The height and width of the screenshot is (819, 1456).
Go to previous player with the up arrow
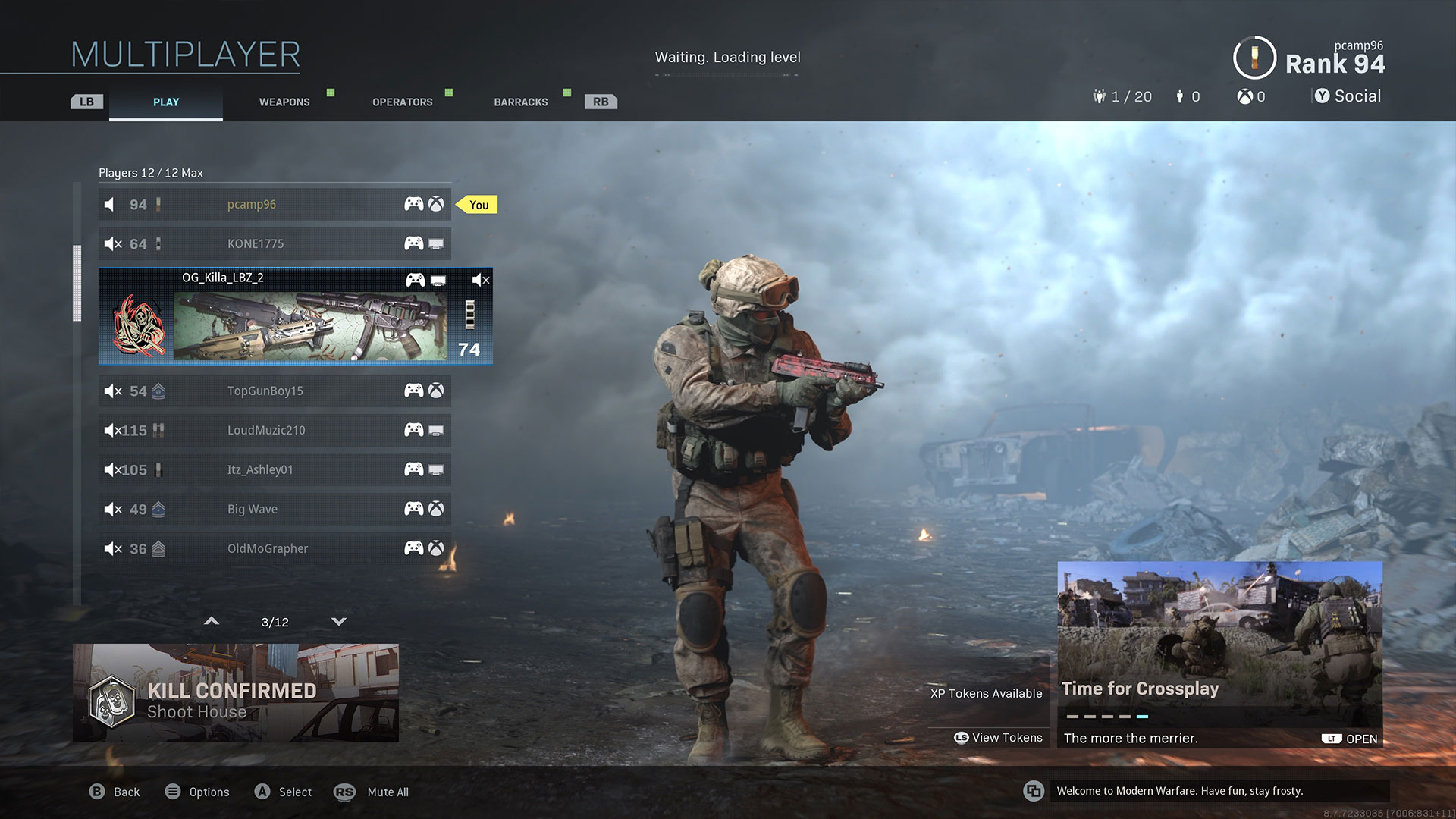pyautogui.click(x=212, y=622)
